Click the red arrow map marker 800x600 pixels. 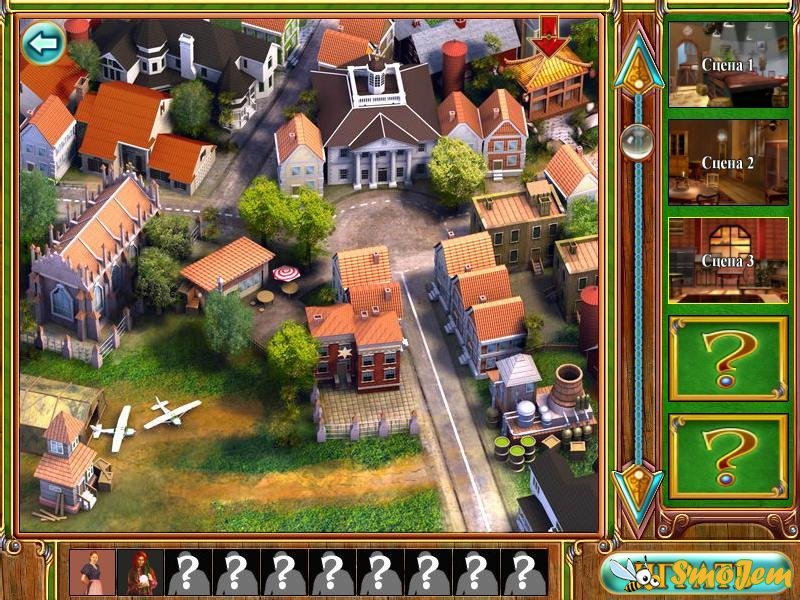[548, 38]
